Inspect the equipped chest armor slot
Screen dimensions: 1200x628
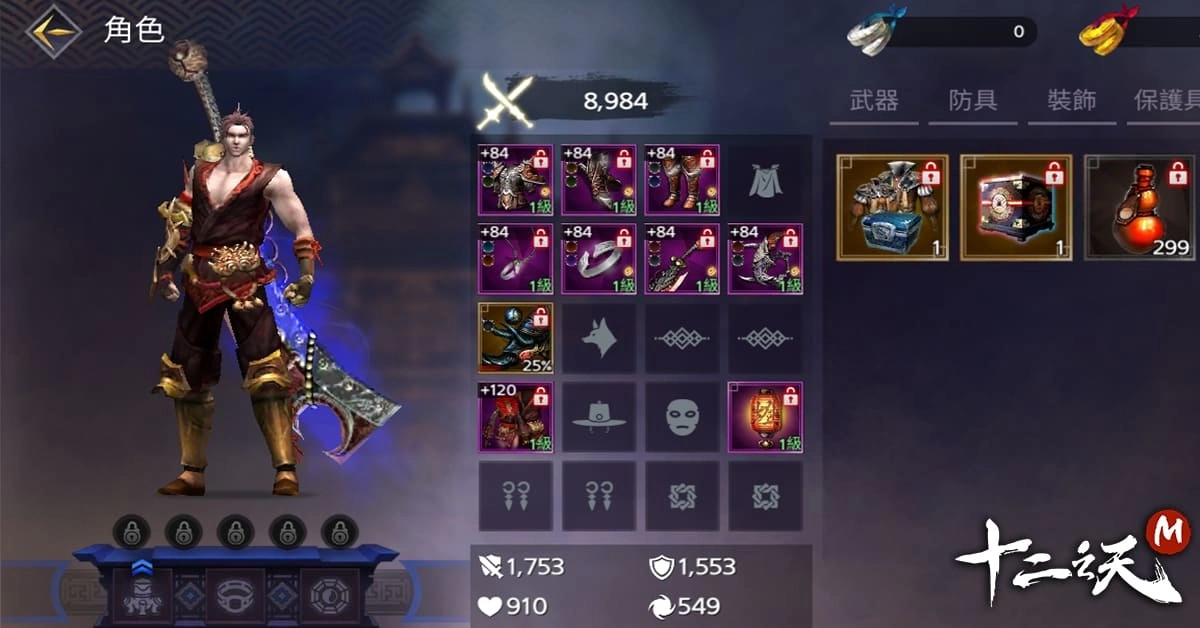[x=515, y=180]
